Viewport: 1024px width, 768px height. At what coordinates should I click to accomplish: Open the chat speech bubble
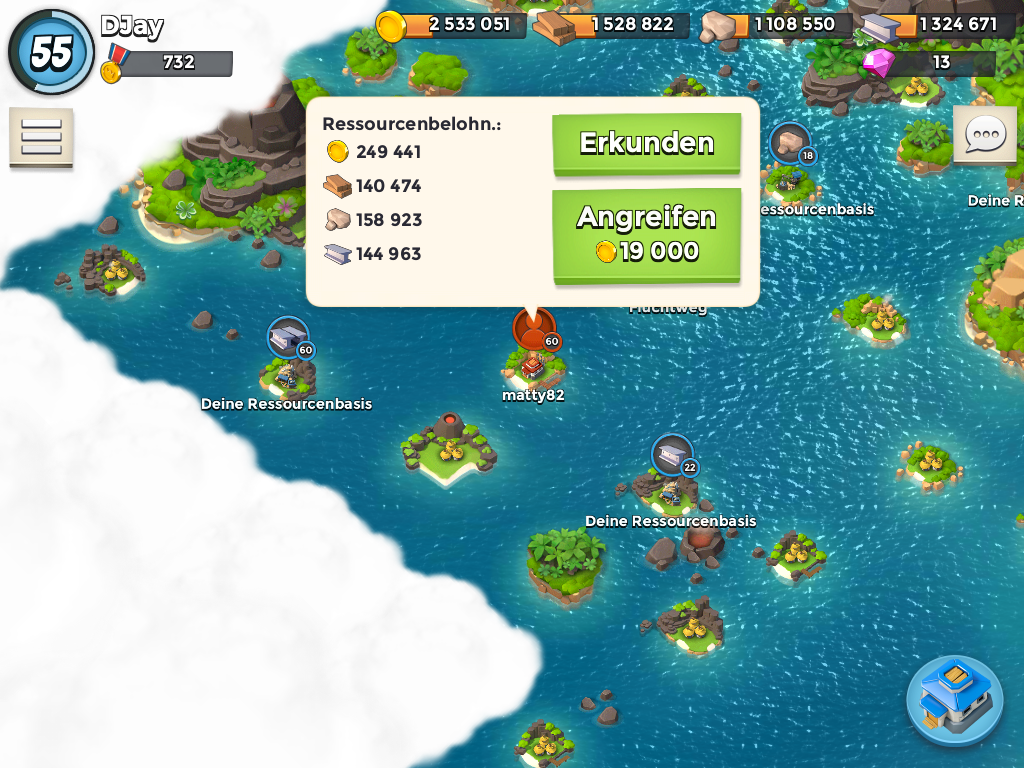pyautogui.click(x=985, y=134)
